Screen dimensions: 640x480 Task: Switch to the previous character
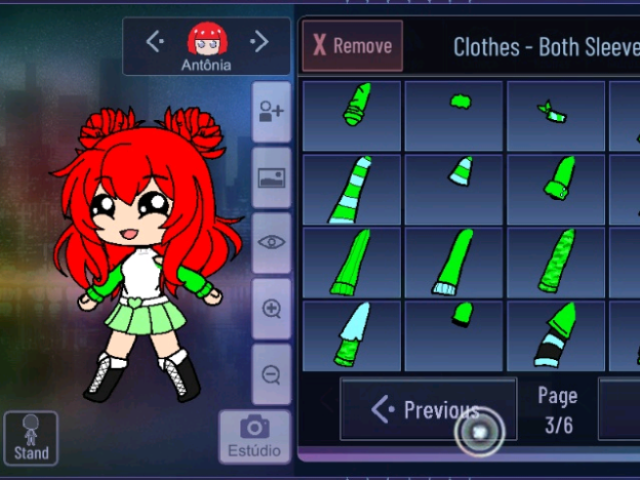(155, 41)
